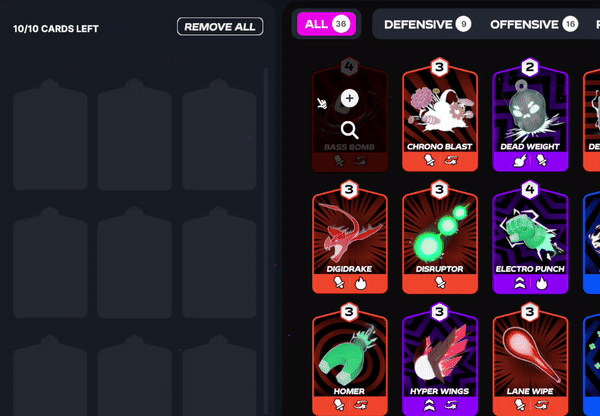
Task: Choose the Lane Wipe card
Action: (529, 362)
